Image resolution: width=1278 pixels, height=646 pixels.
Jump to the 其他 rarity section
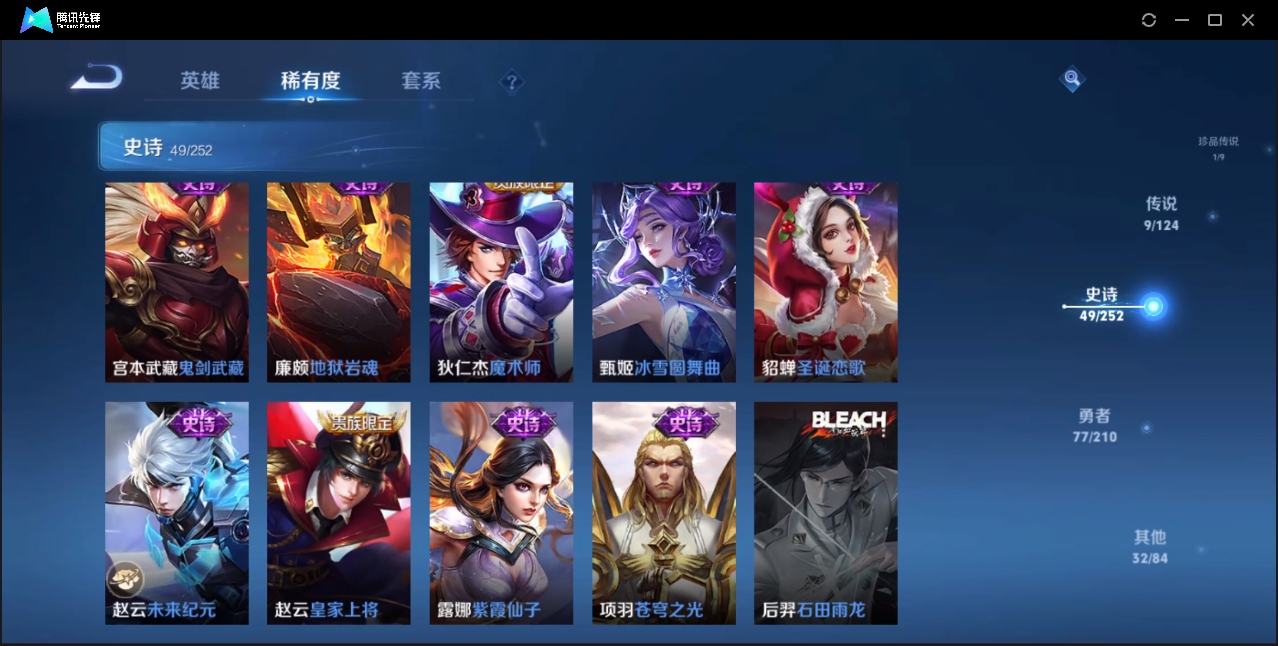tap(1150, 546)
